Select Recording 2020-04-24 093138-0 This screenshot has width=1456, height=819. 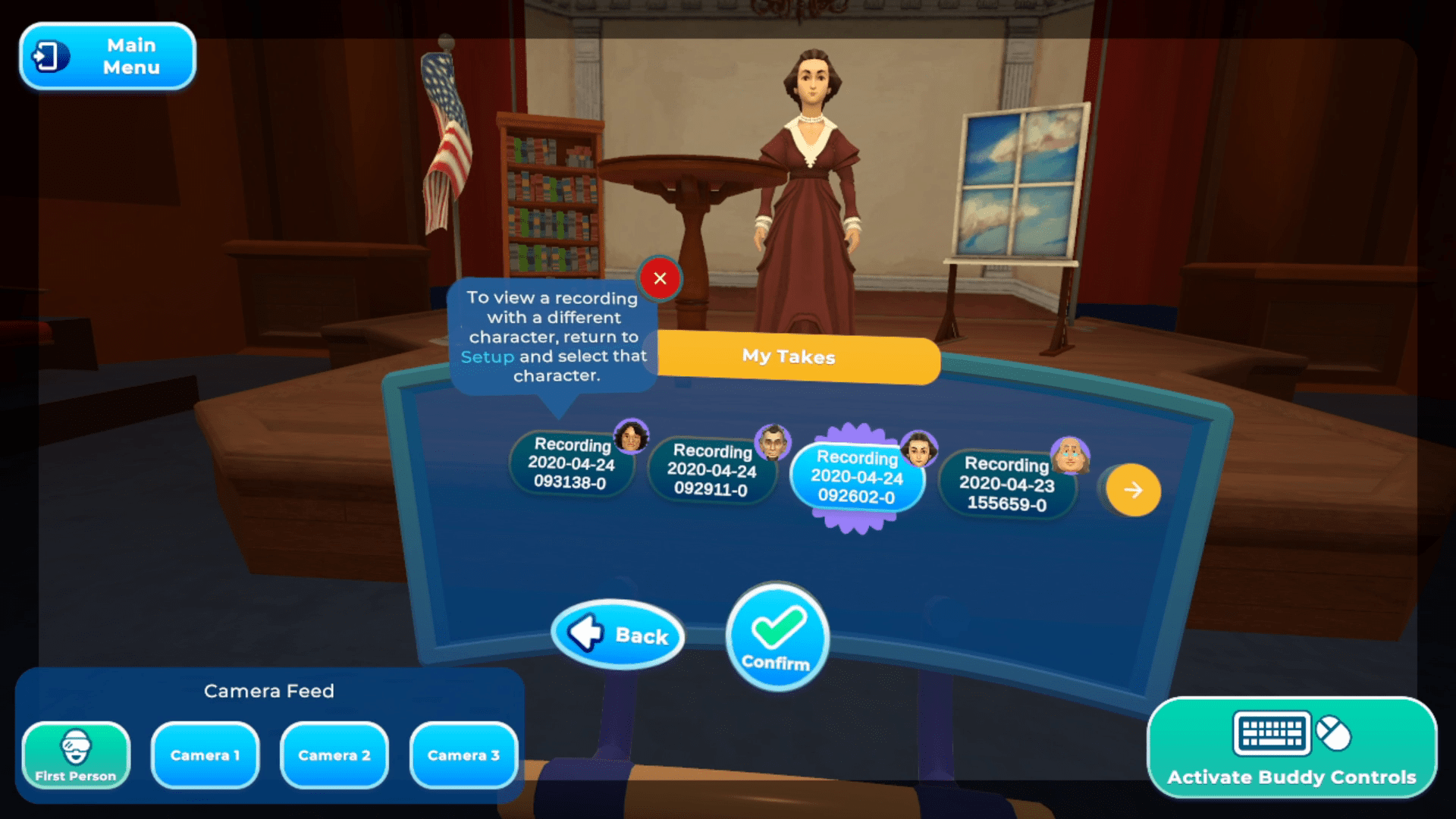coord(571,463)
